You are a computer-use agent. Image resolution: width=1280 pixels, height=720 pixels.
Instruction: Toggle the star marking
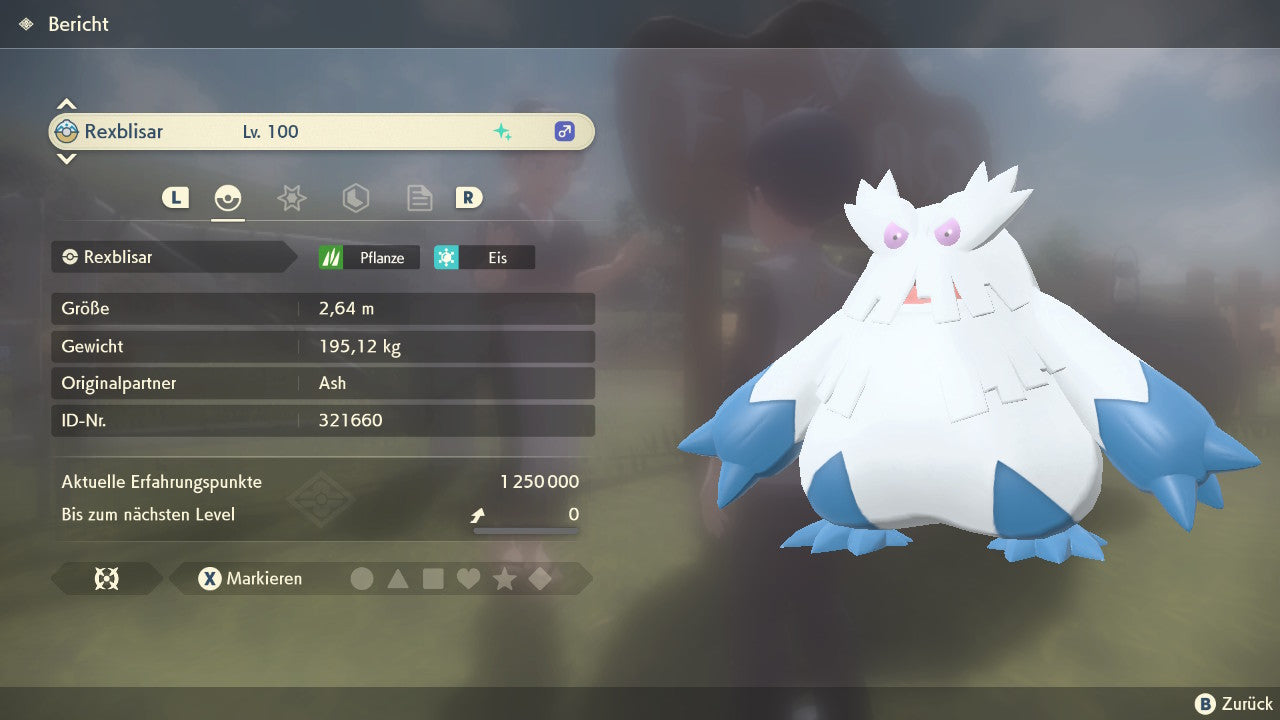pos(504,578)
